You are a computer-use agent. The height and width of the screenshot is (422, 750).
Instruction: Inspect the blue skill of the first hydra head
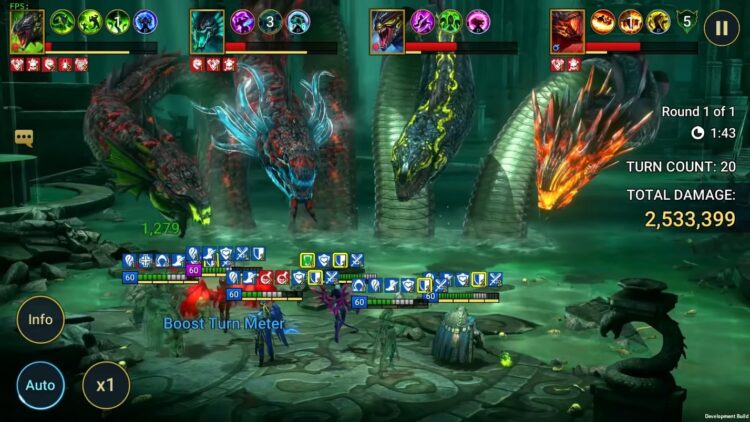(x=146, y=21)
